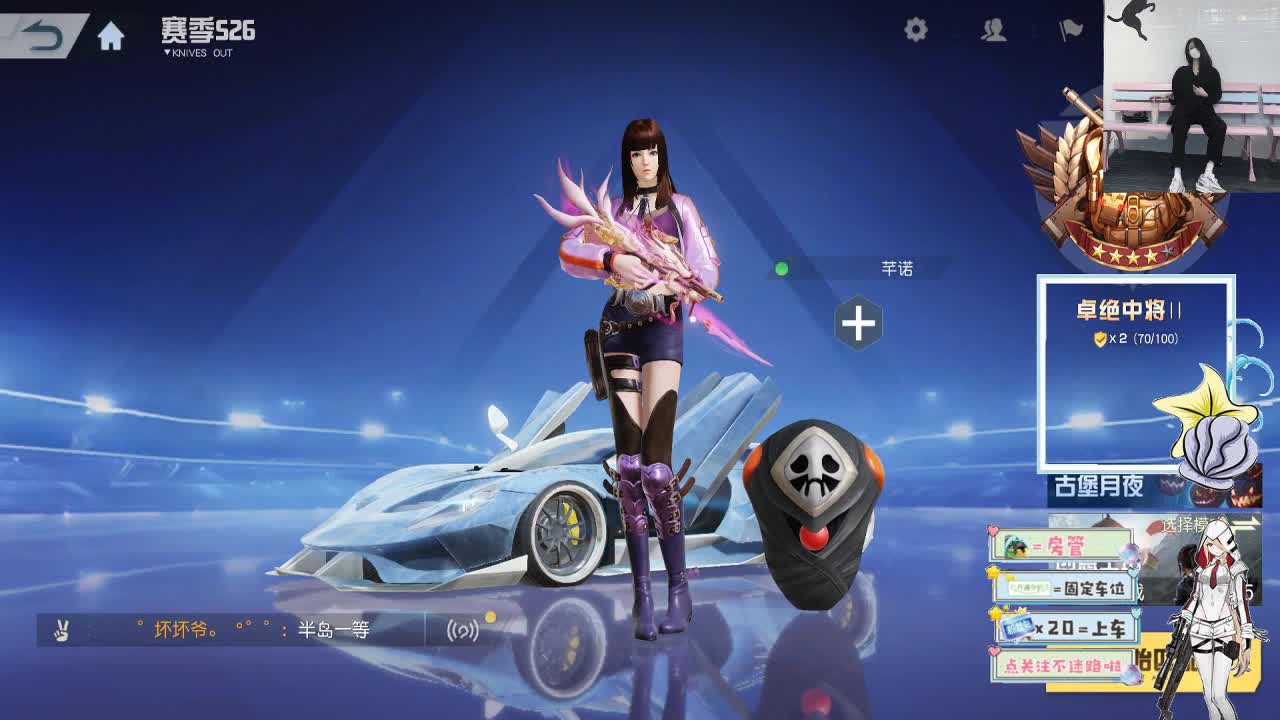
Task: Open the friends list icon
Action: click(x=993, y=30)
